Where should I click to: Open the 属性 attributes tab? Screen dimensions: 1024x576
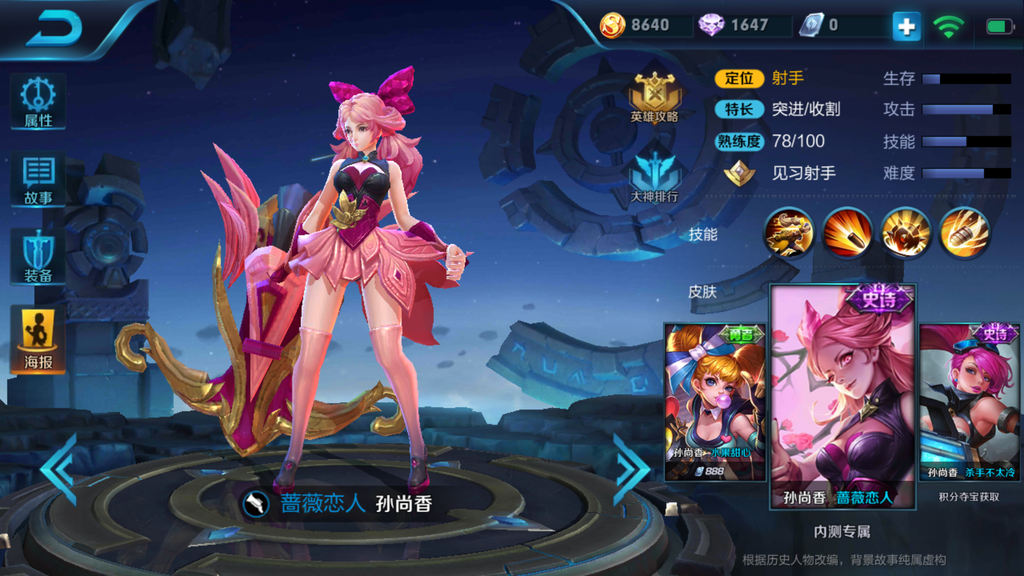click(x=38, y=102)
